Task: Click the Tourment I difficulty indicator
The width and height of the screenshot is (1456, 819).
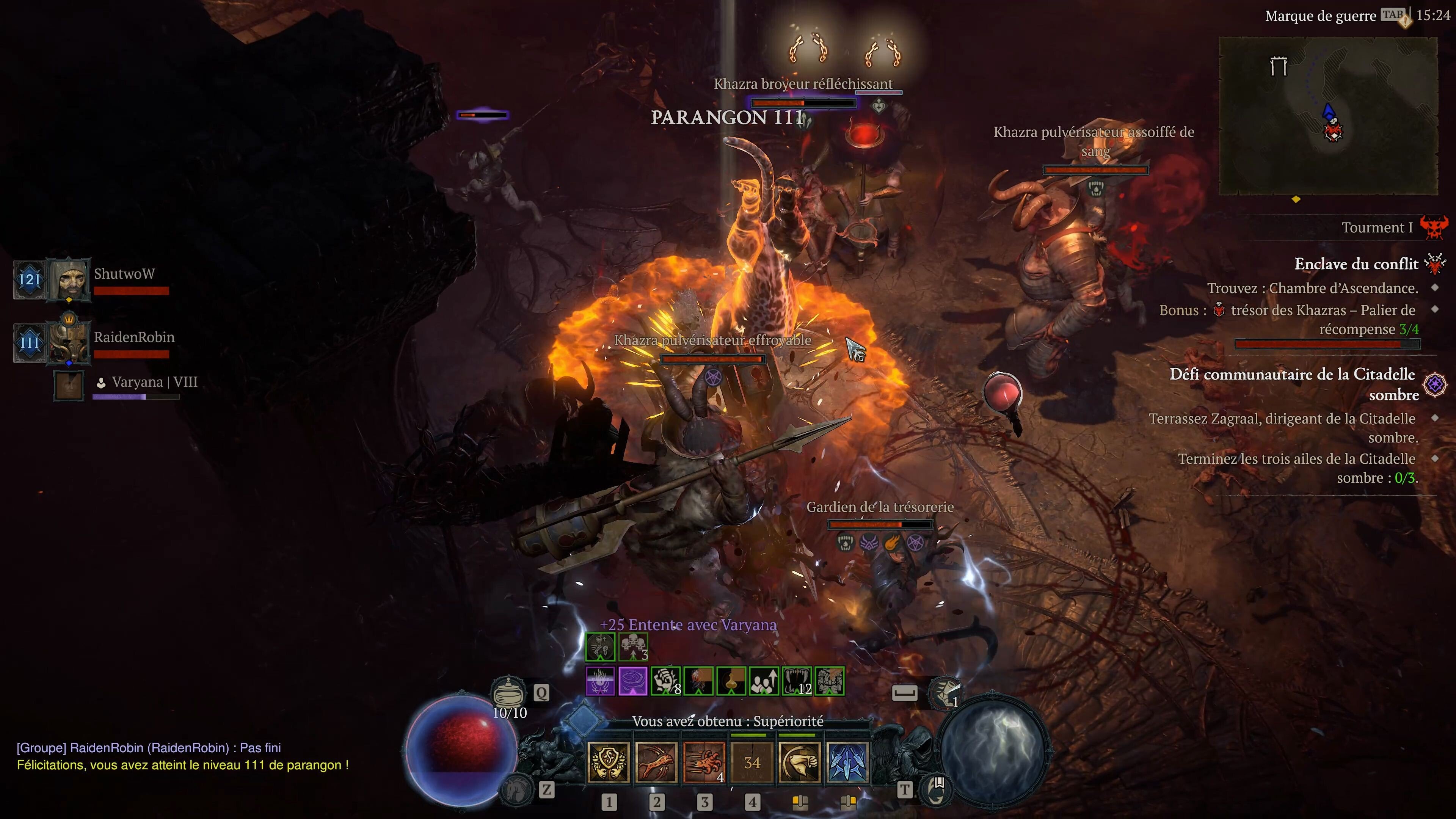Action: point(1377,228)
